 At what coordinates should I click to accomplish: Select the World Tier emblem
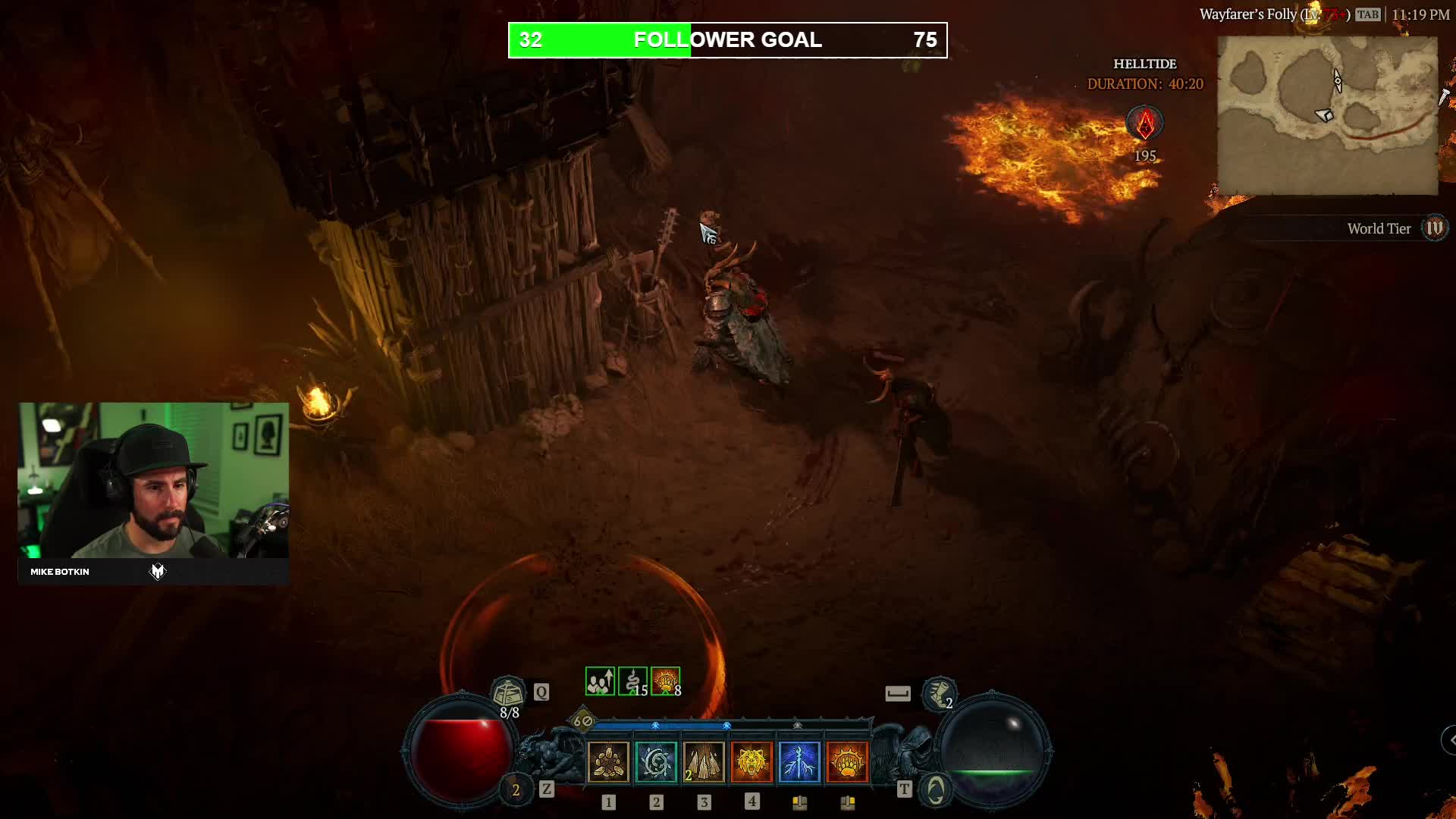click(x=1435, y=228)
